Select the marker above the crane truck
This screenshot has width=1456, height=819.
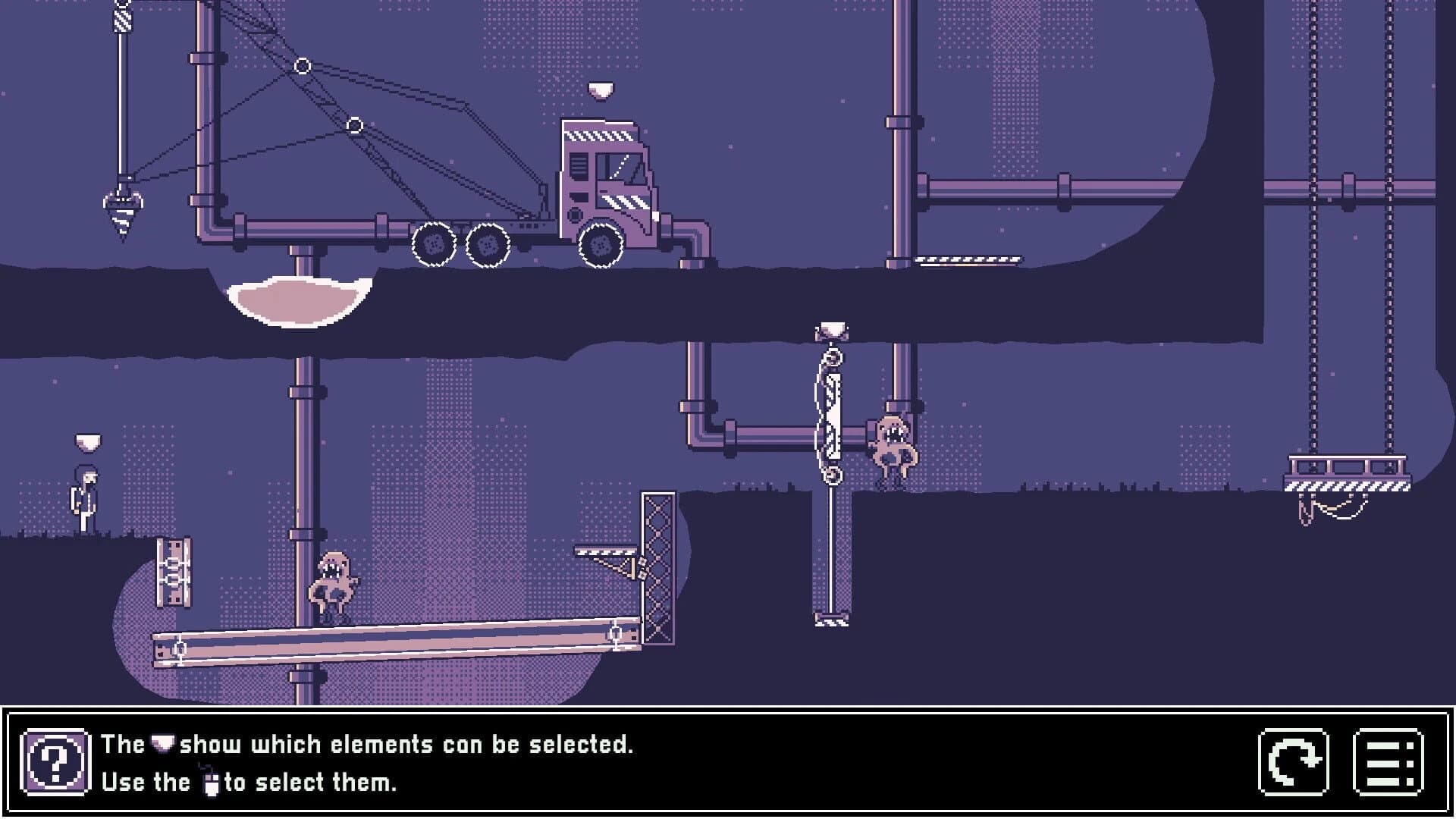pyautogui.click(x=600, y=89)
